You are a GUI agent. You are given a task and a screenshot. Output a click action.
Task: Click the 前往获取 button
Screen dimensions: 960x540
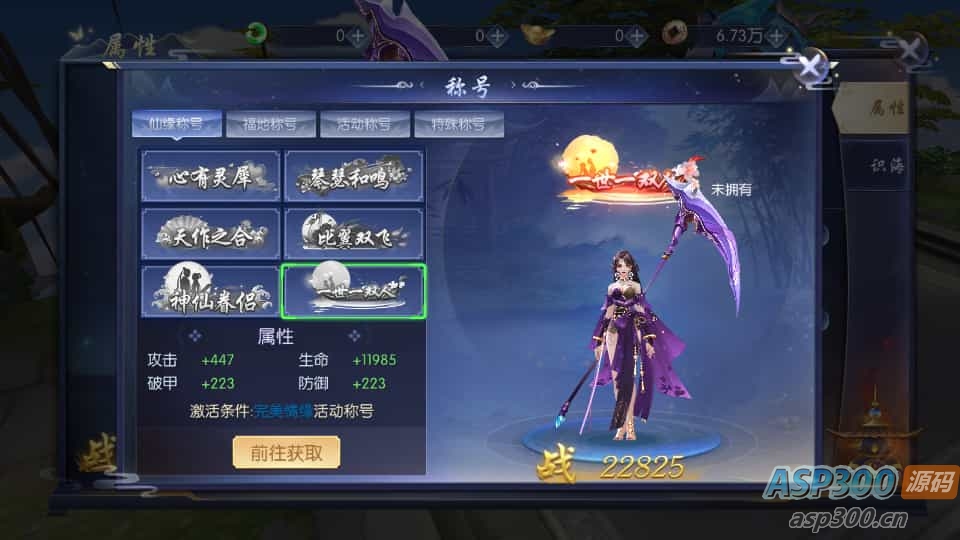coord(287,452)
